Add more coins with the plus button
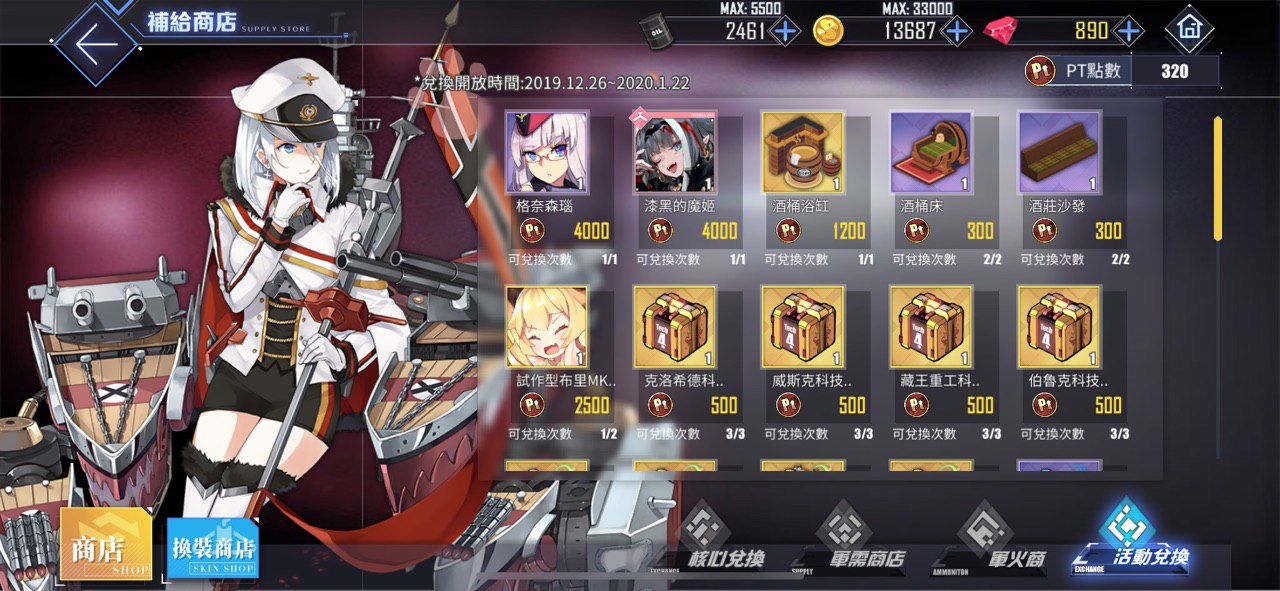Viewport: 1280px width, 591px height. pyautogui.click(x=957, y=31)
